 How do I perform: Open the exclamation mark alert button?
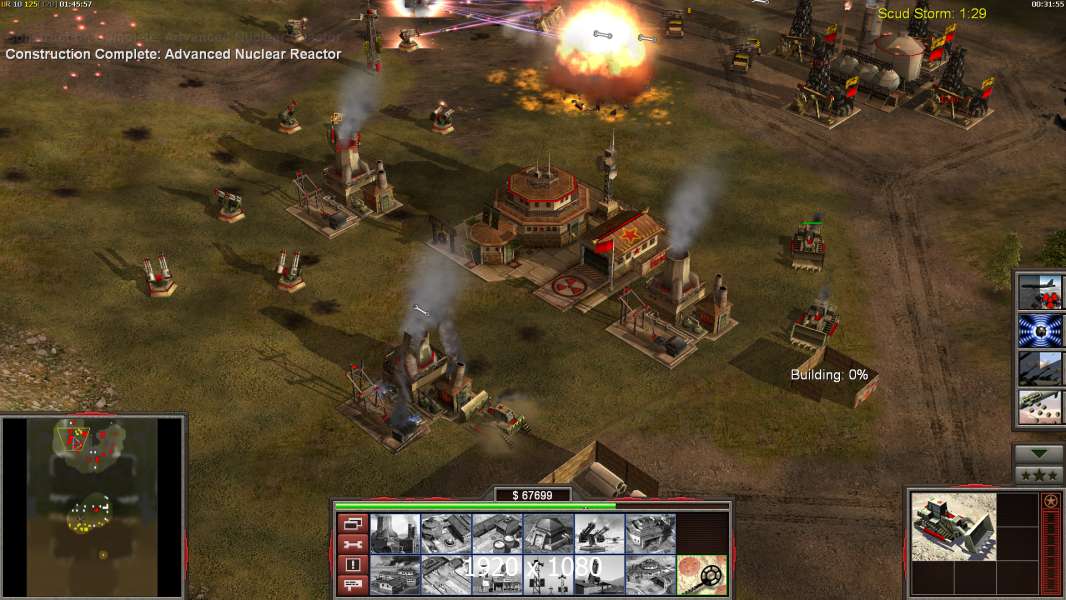point(352,565)
